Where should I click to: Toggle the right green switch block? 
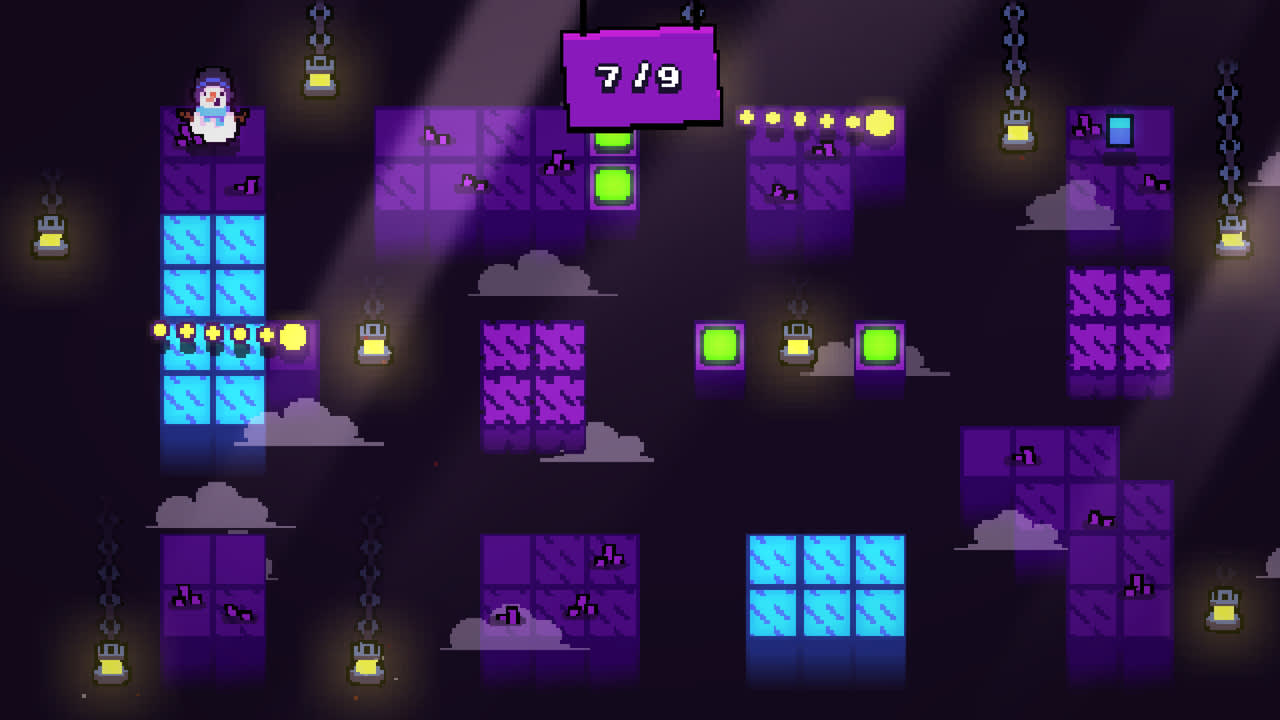coord(880,345)
